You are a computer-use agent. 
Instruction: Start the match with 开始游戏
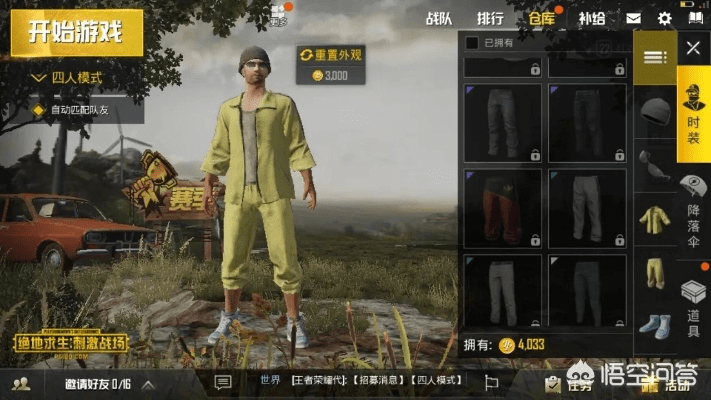[75, 31]
